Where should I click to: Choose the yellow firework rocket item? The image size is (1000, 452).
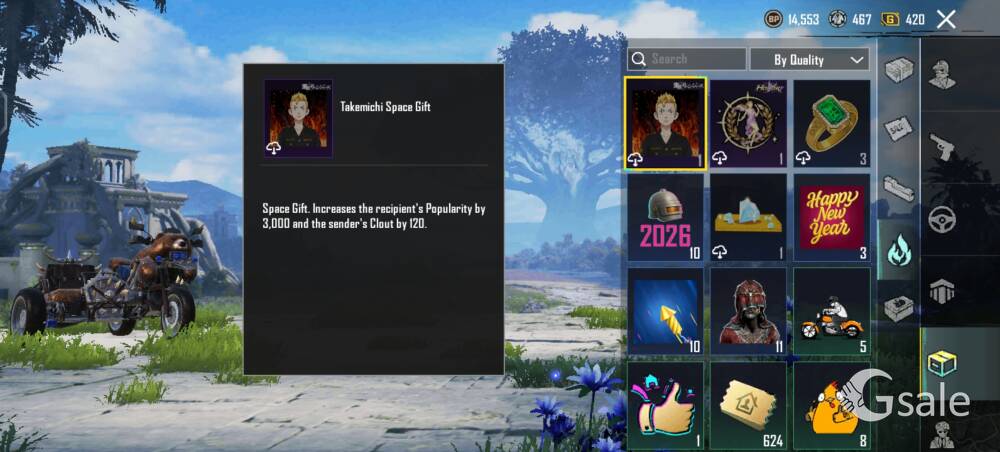coord(666,311)
